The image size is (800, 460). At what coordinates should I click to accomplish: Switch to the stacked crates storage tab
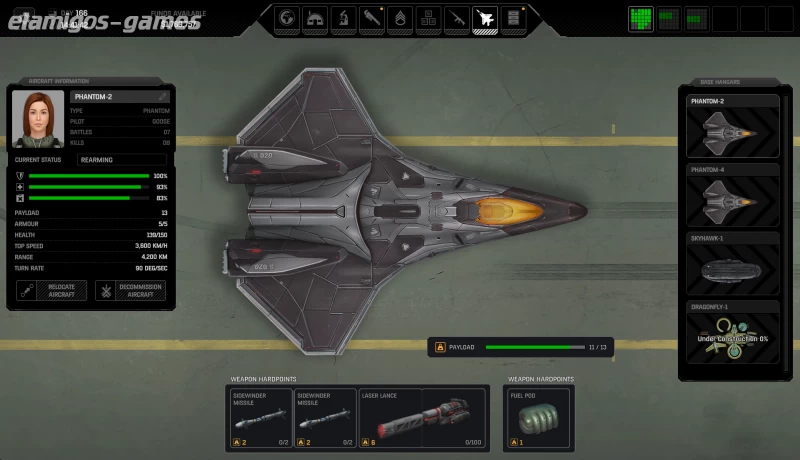tap(428, 17)
